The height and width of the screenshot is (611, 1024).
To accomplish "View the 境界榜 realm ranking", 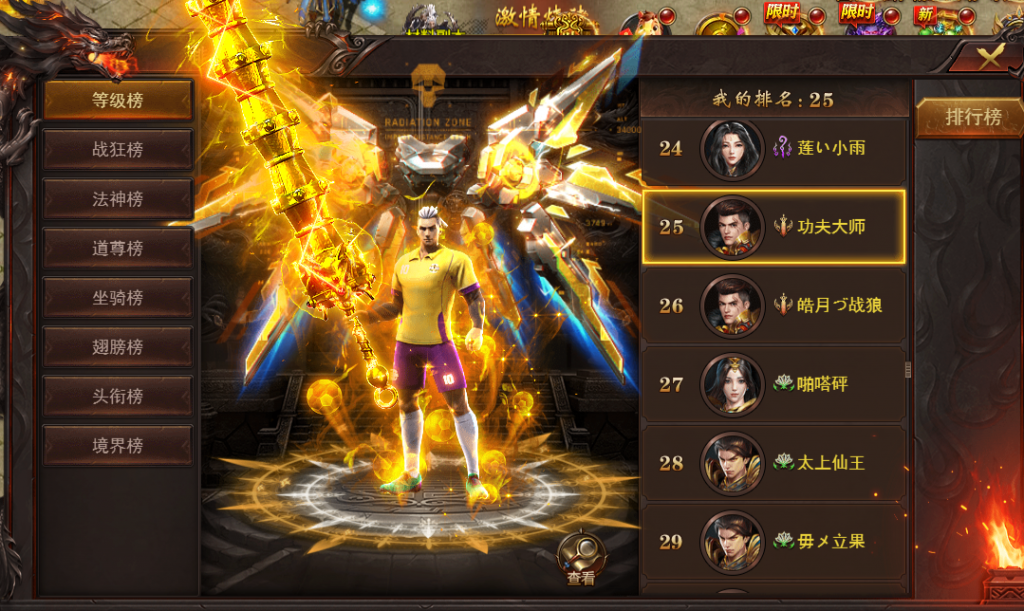I will click(117, 445).
